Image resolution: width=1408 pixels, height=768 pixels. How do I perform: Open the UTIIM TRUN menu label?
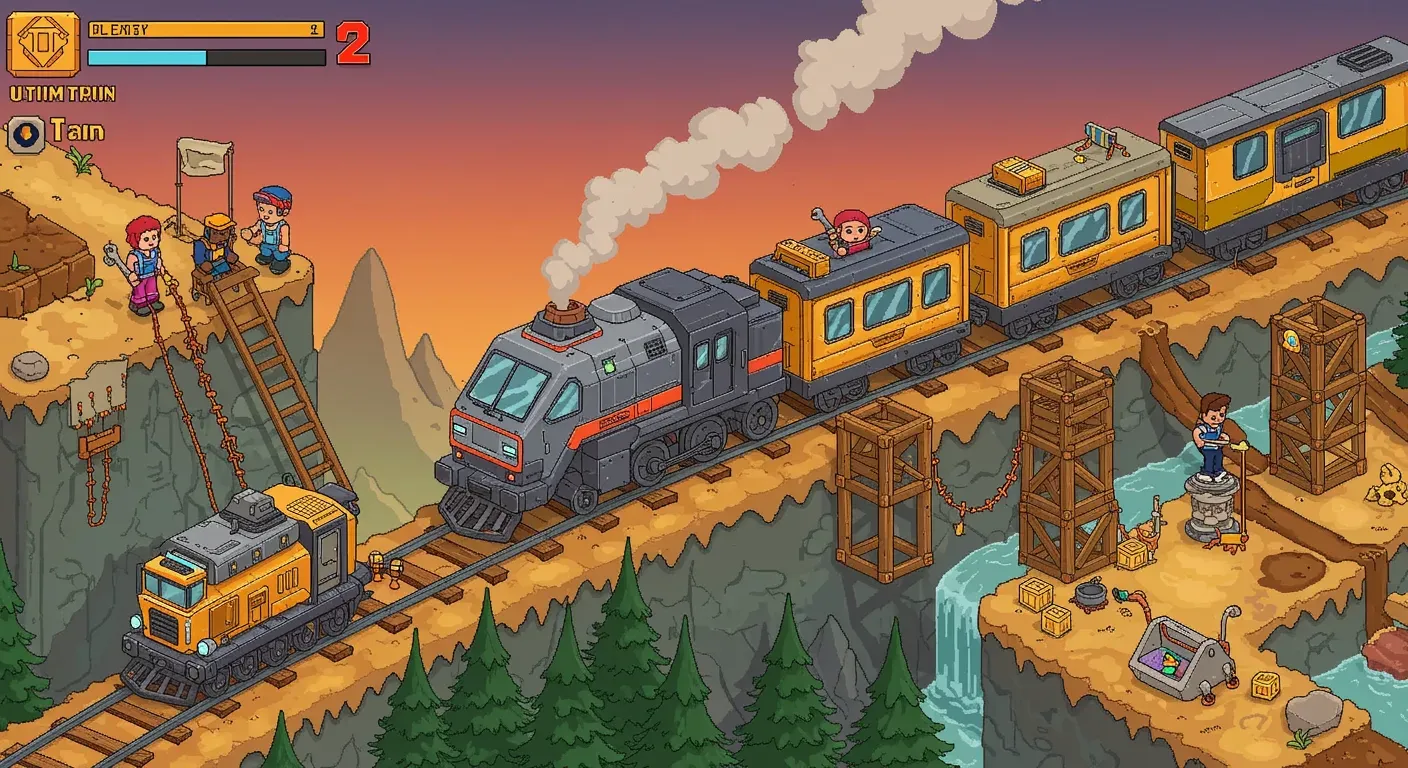(62, 93)
